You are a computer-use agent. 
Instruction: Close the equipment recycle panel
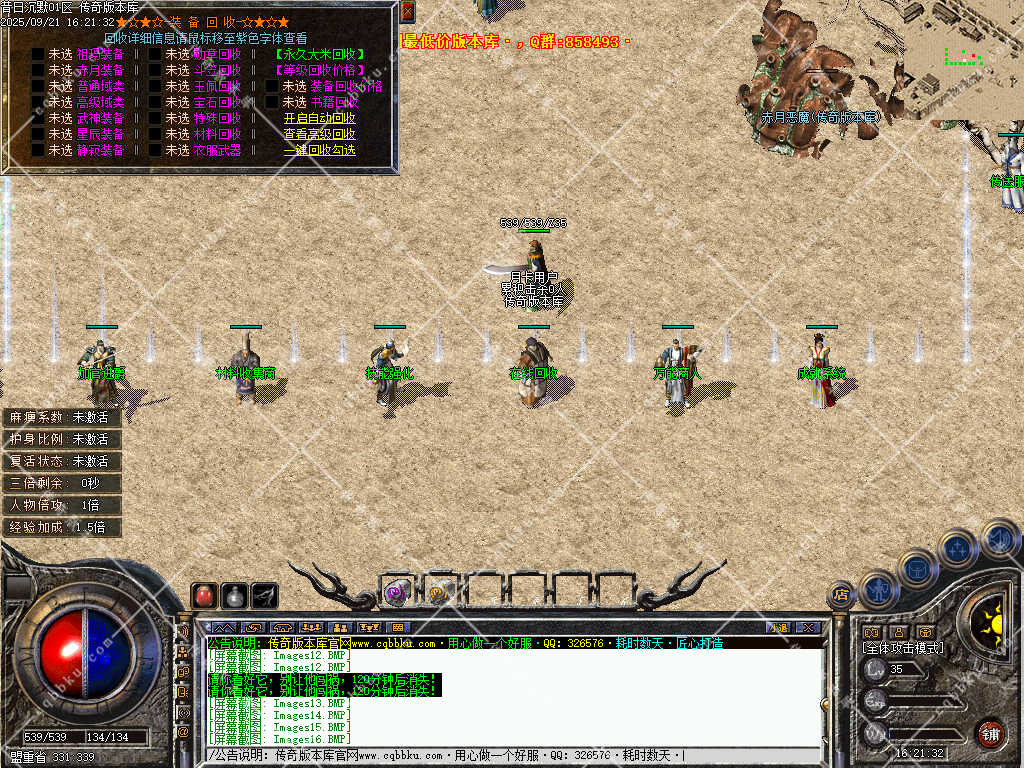tap(407, 11)
